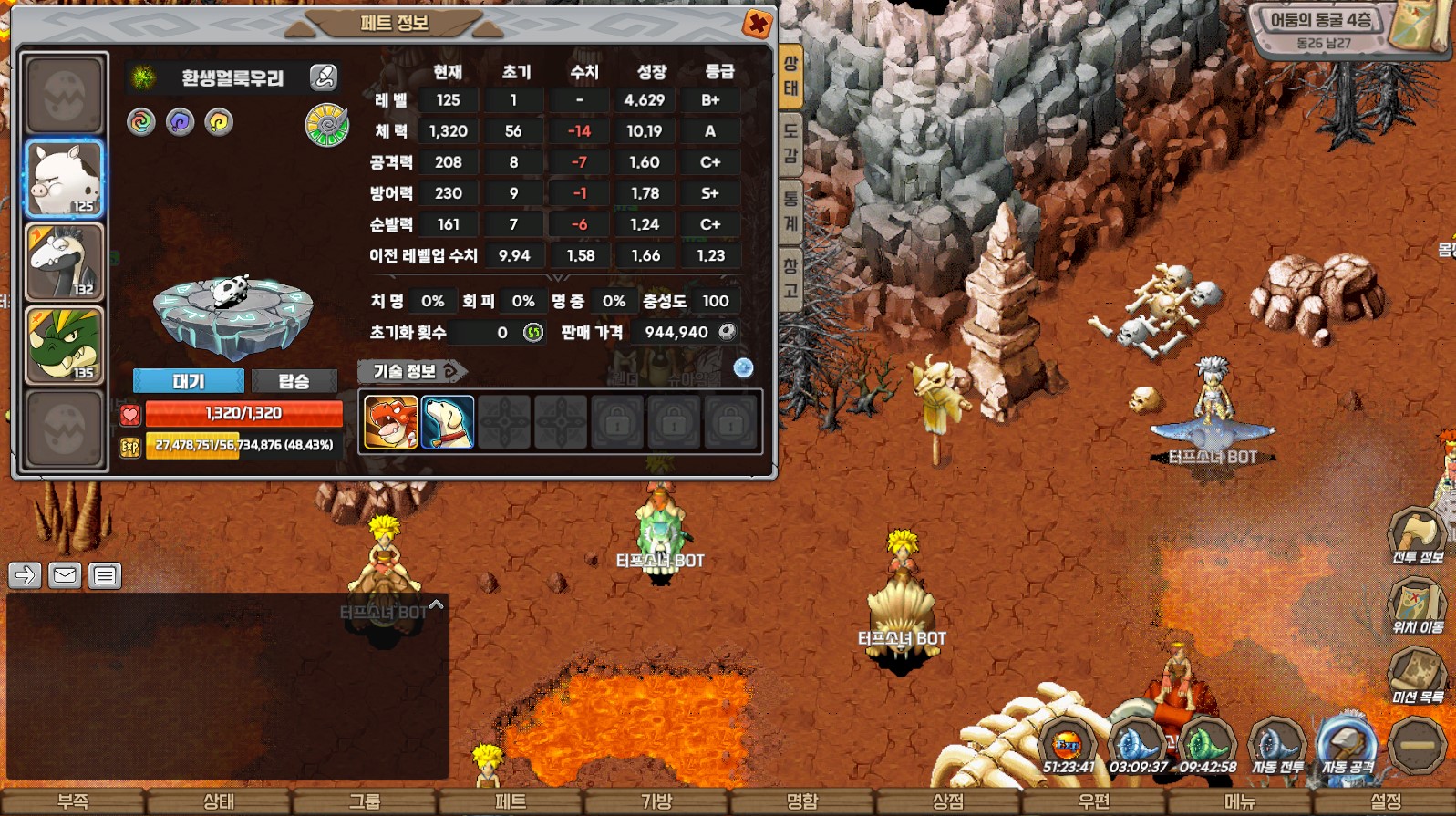Screen dimensions: 1456x816
Task: Switch to the 창고 side tab
Action: 790,279
